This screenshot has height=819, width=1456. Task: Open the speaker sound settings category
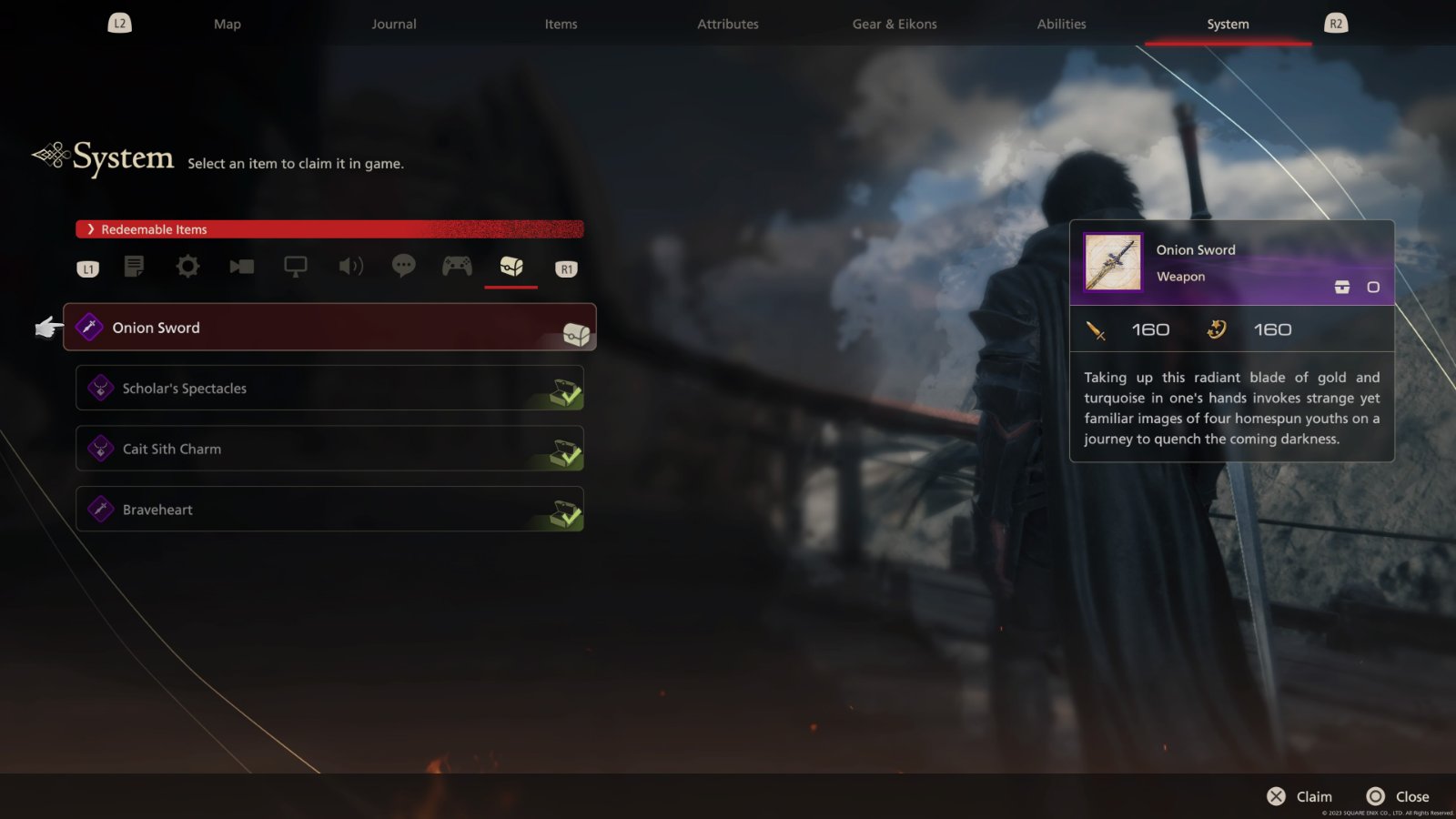pos(350,267)
